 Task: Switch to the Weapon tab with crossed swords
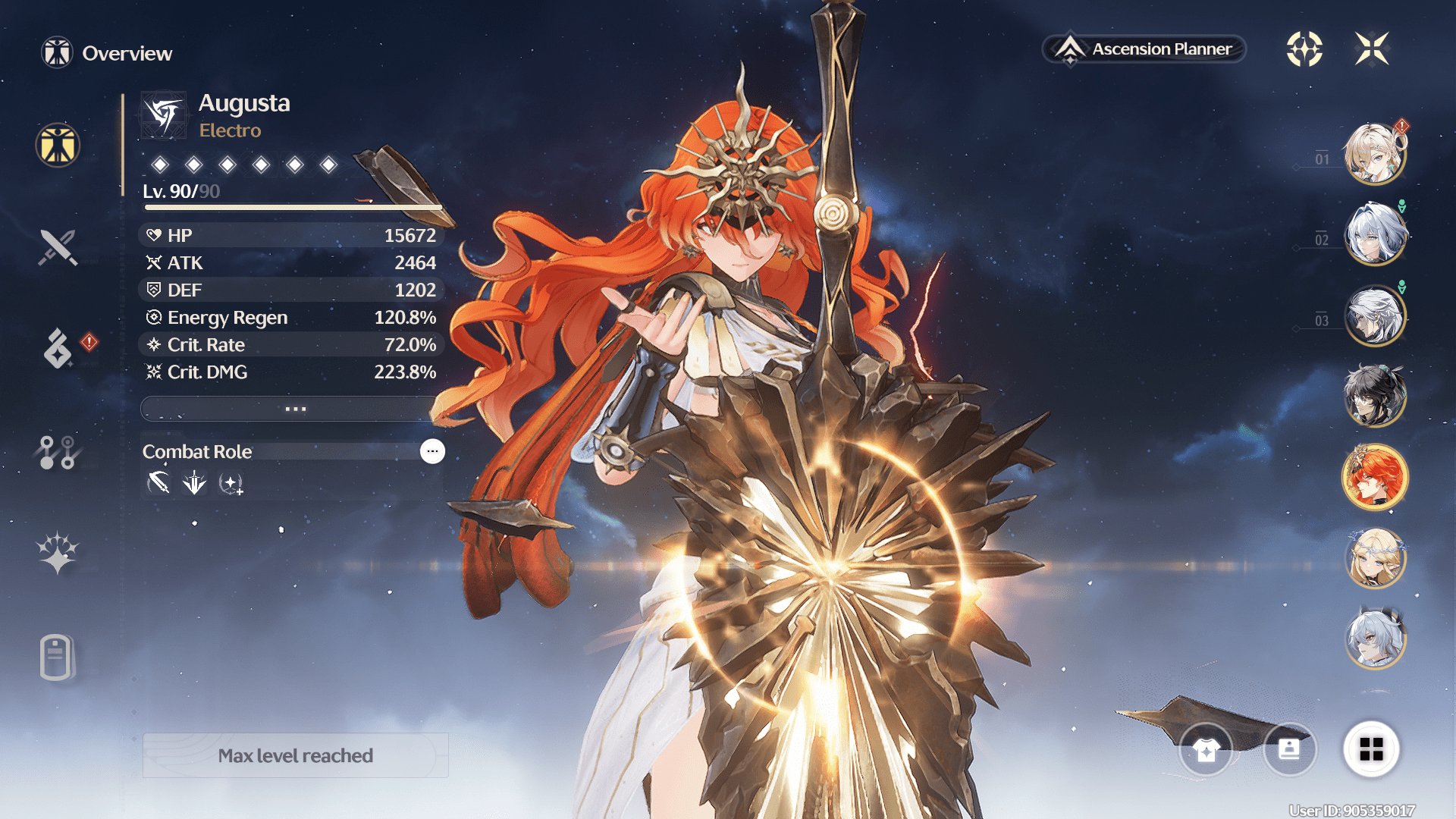pyautogui.click(x=58, y=247)
